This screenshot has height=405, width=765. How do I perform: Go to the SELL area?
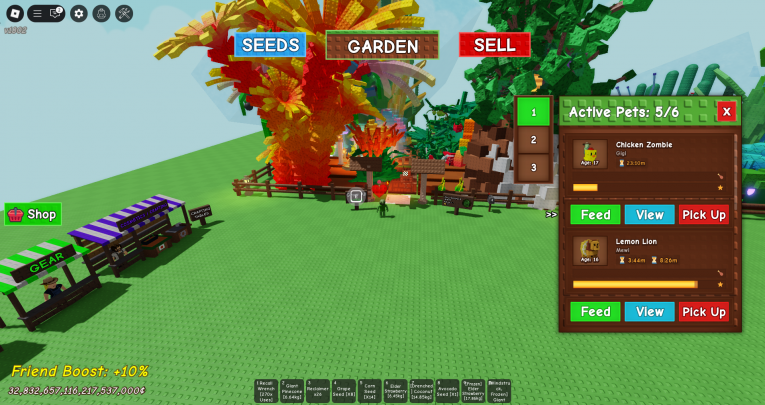coord(494,45)
